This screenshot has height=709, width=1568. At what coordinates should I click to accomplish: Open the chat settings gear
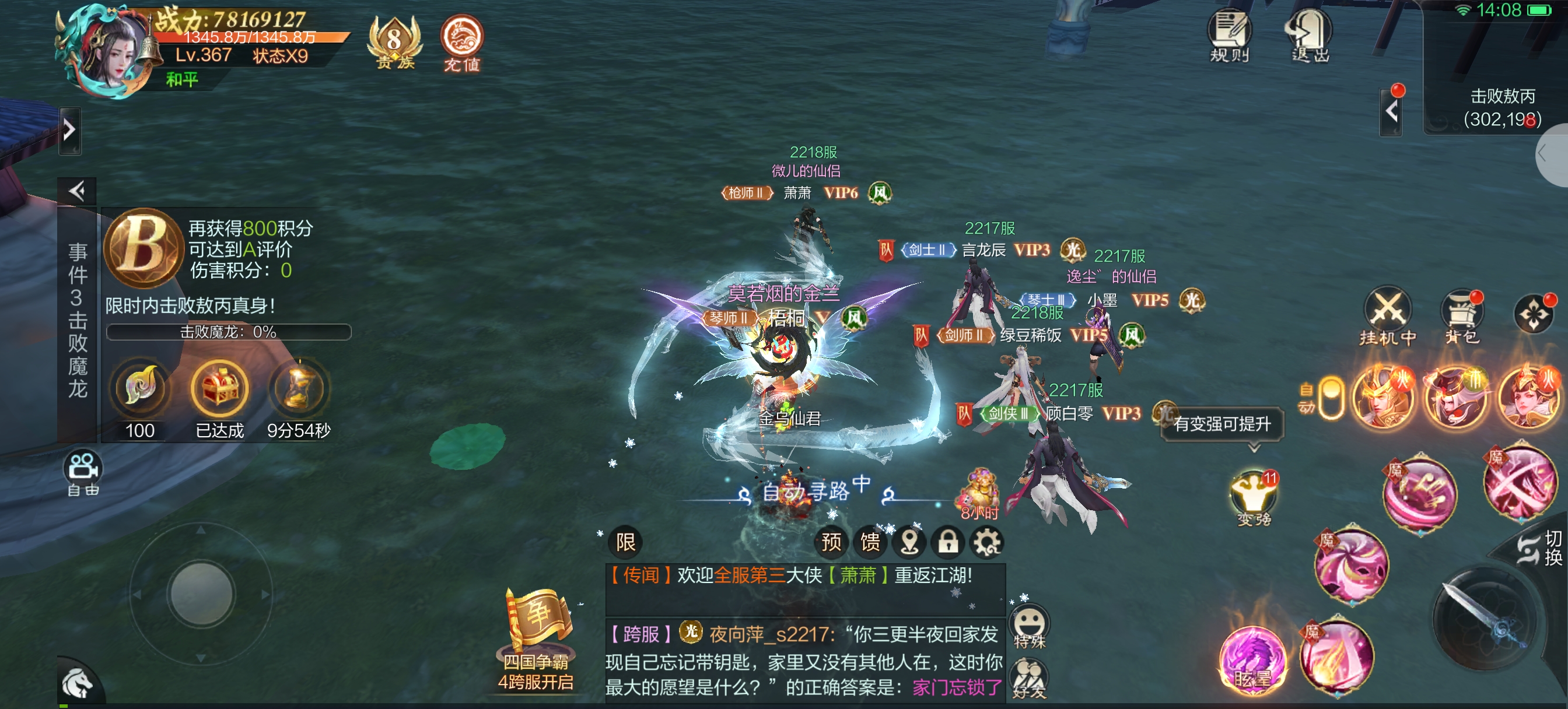tap(986, 542)
